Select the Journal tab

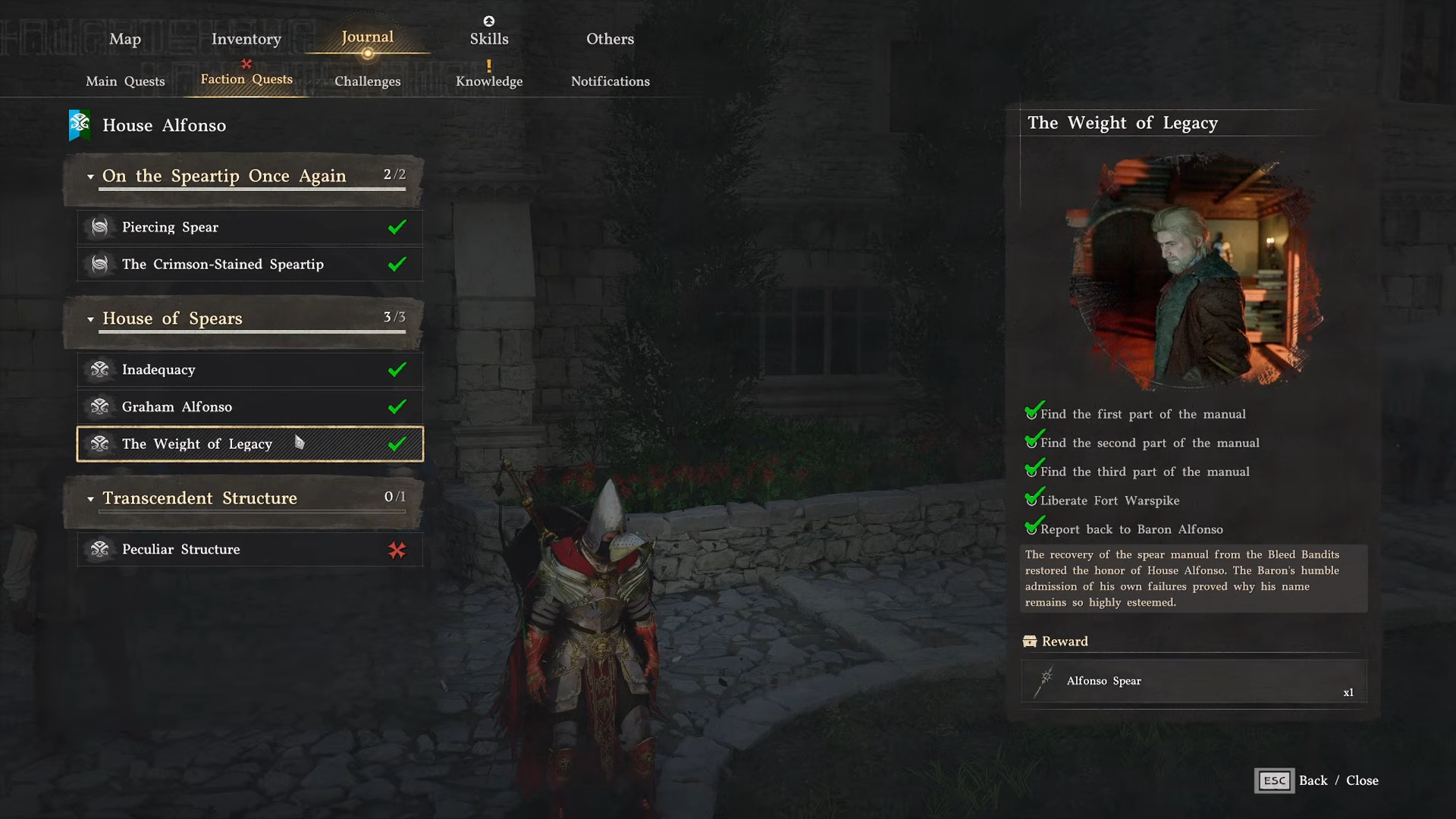(x=367, y=37)
